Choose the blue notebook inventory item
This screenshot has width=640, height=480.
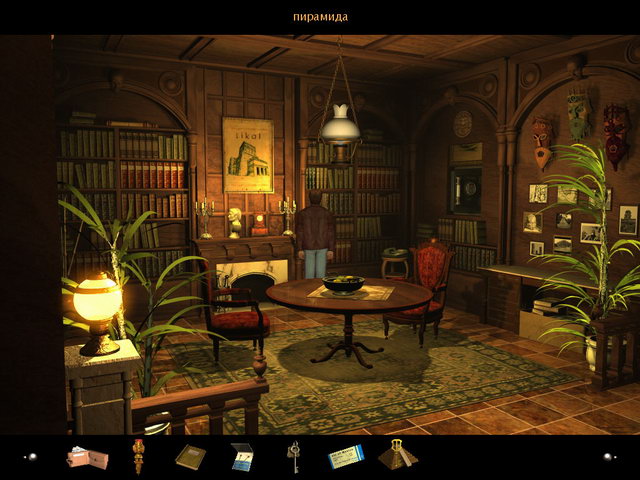click(x=242, y=457)
